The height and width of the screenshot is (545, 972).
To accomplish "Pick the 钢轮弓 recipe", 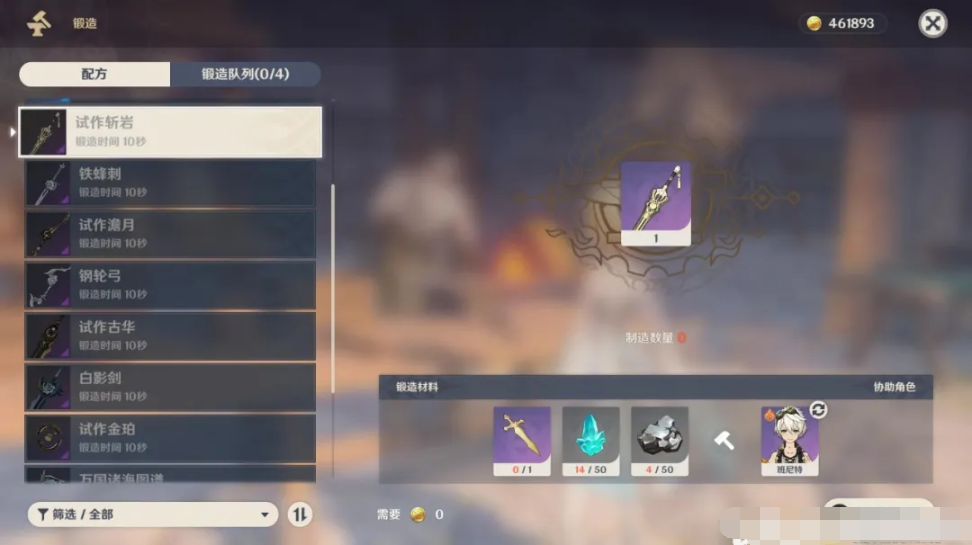I will [170, 285].
